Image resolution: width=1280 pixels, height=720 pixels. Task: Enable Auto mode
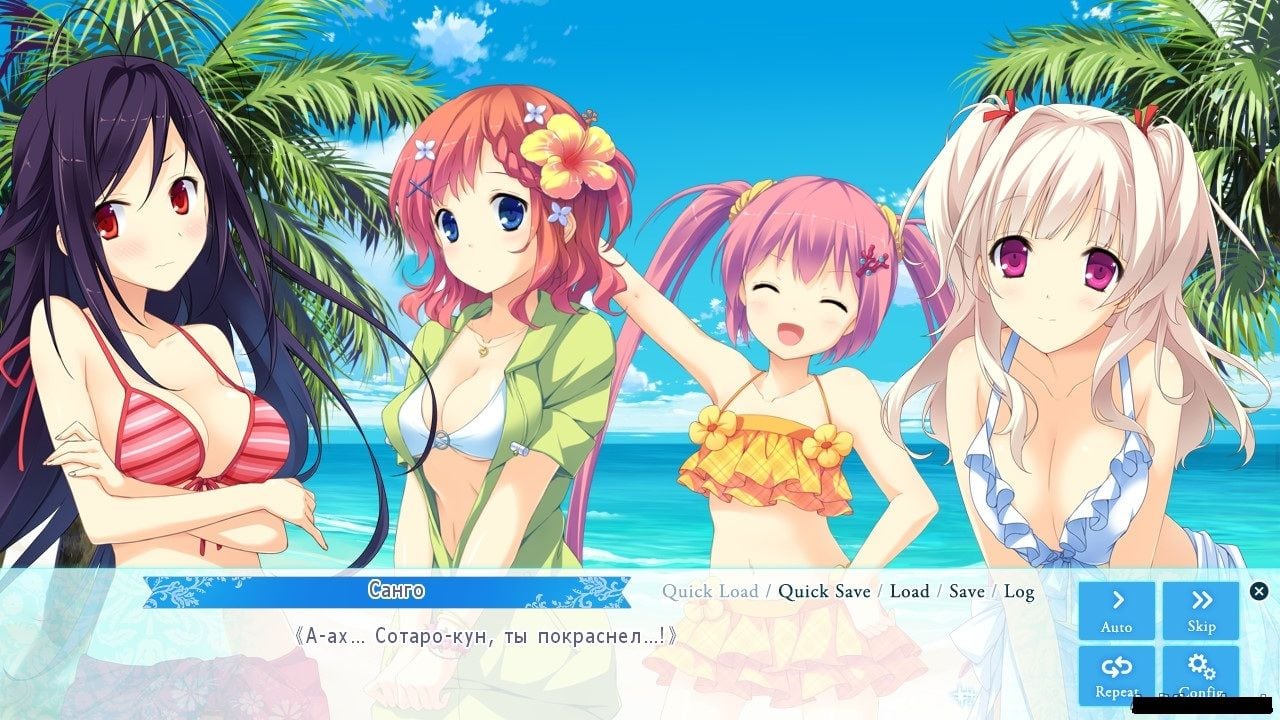pos(1116,610)
